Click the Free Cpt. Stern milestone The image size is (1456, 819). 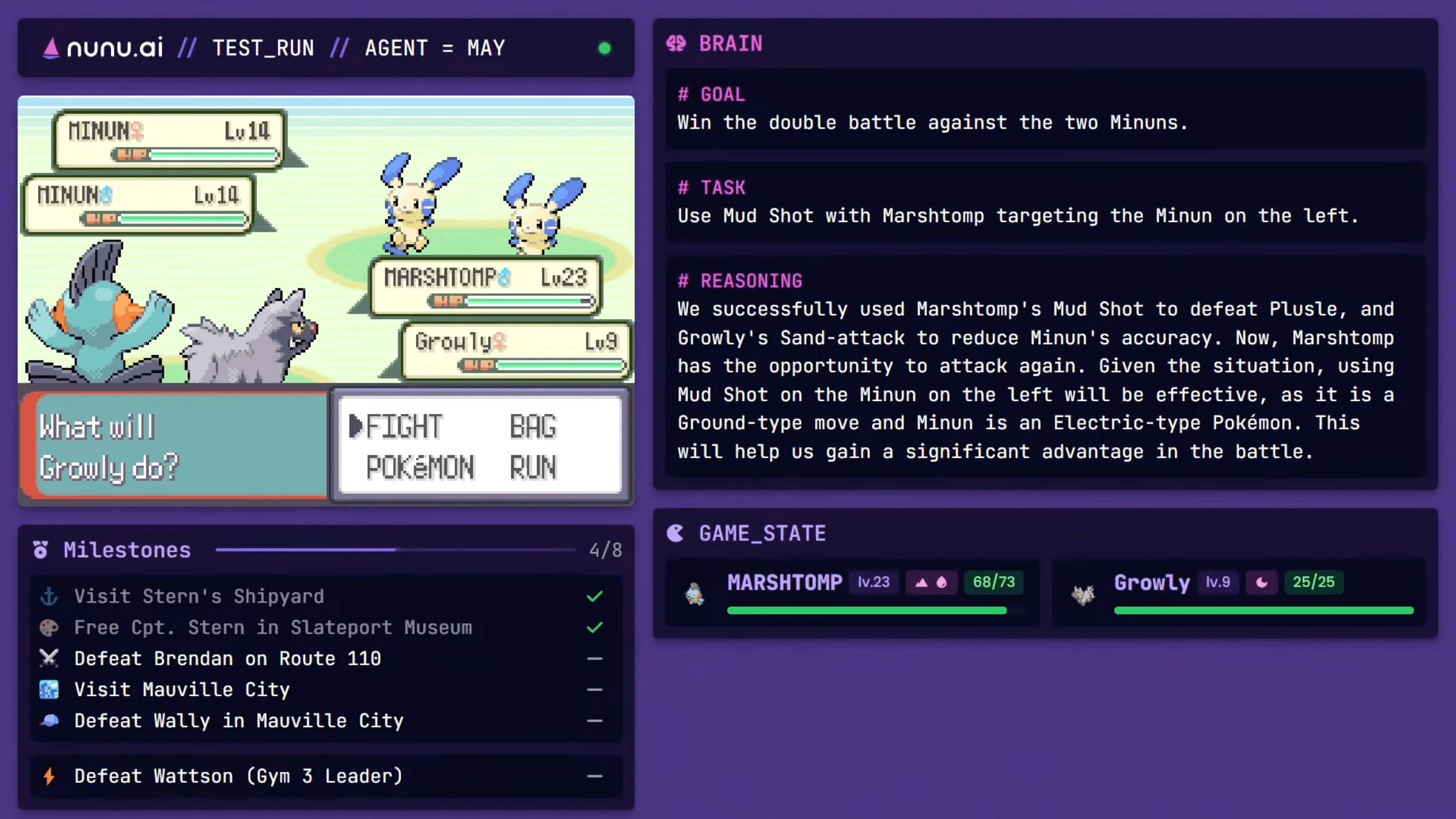[x=273, y=627]
